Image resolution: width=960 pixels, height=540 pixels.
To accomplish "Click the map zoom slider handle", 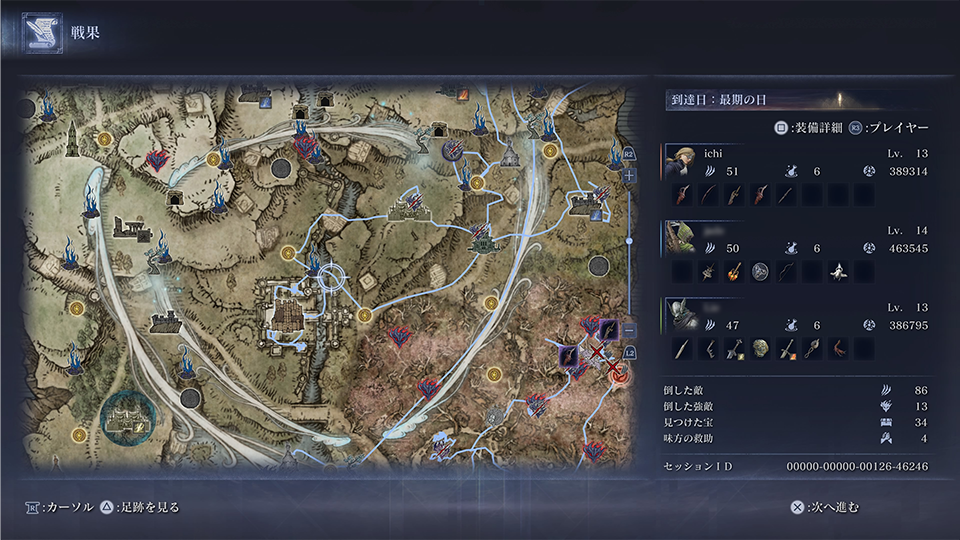I will coord(629,241).
